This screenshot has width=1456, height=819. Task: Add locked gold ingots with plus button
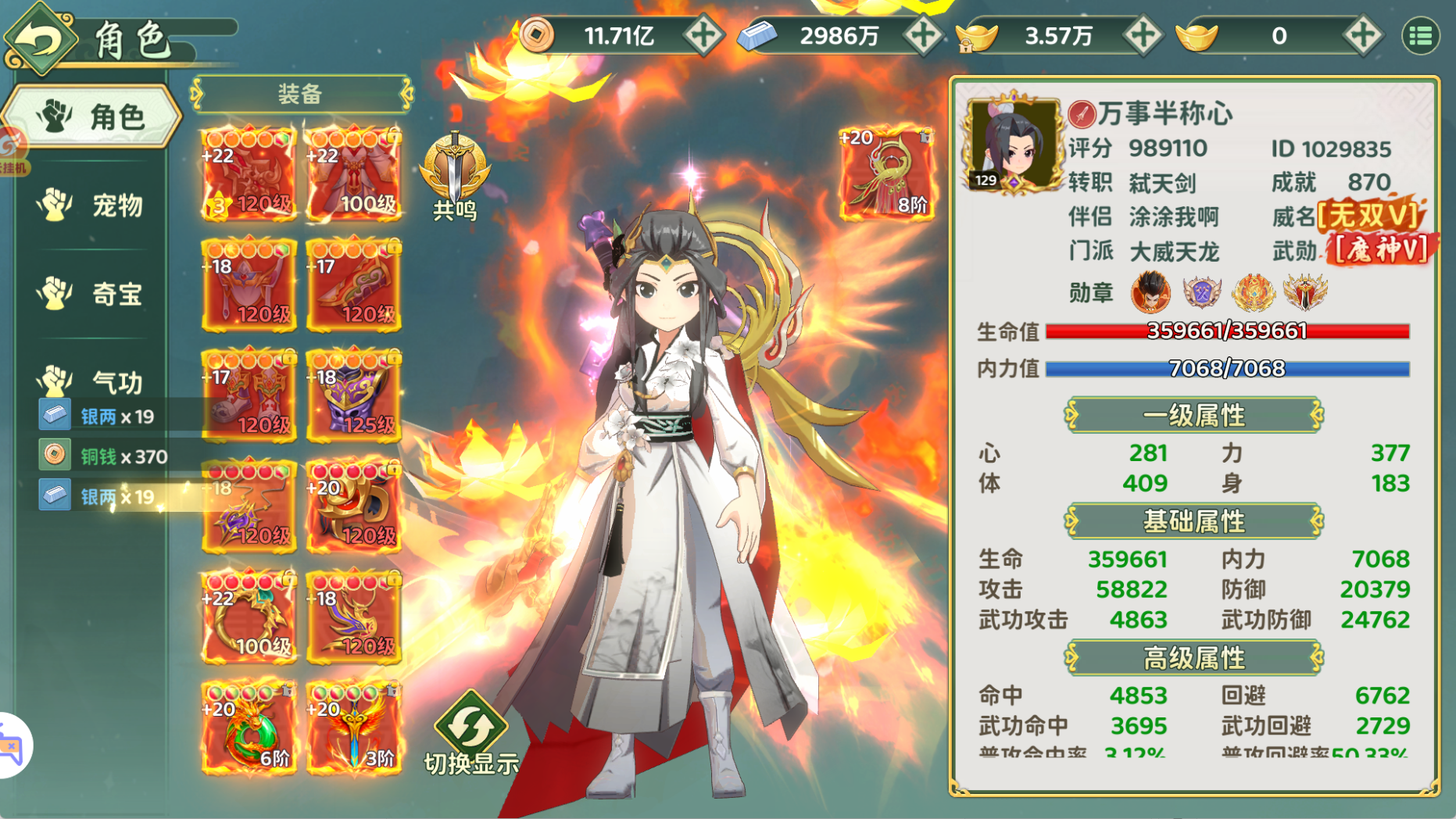click(1143, 36)
